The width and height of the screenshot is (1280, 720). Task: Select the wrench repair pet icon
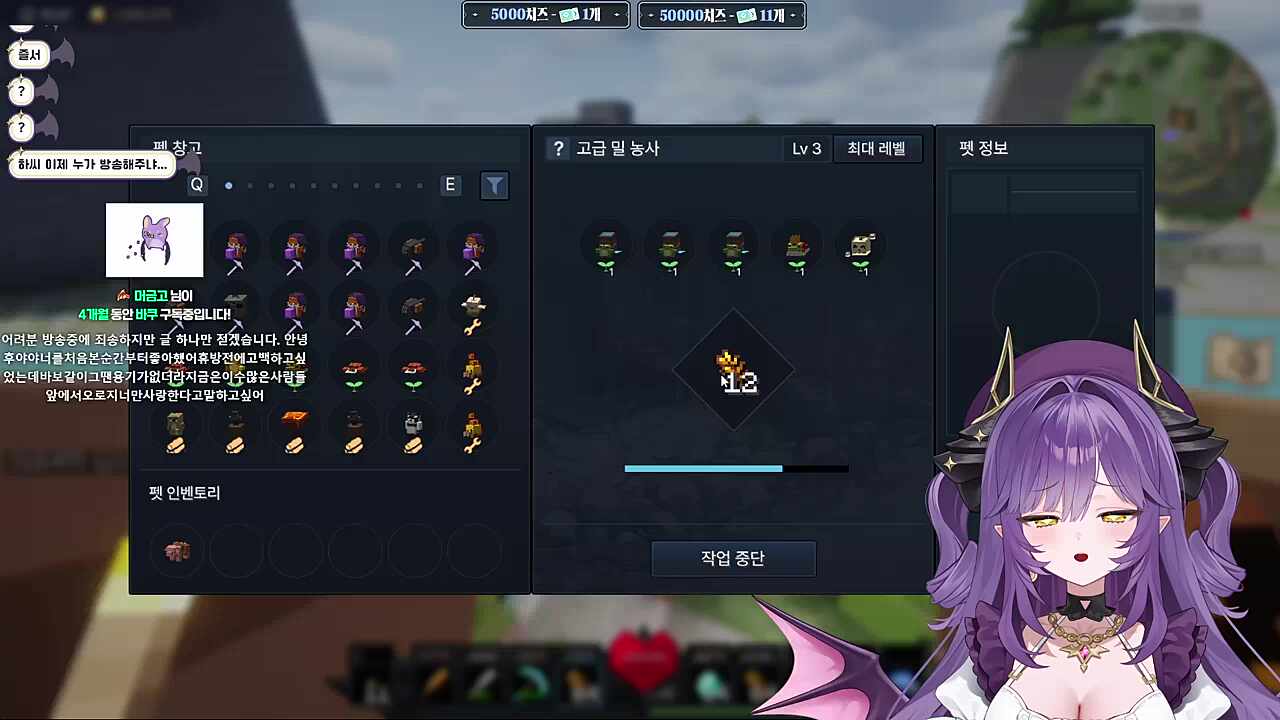pos(473,310)
